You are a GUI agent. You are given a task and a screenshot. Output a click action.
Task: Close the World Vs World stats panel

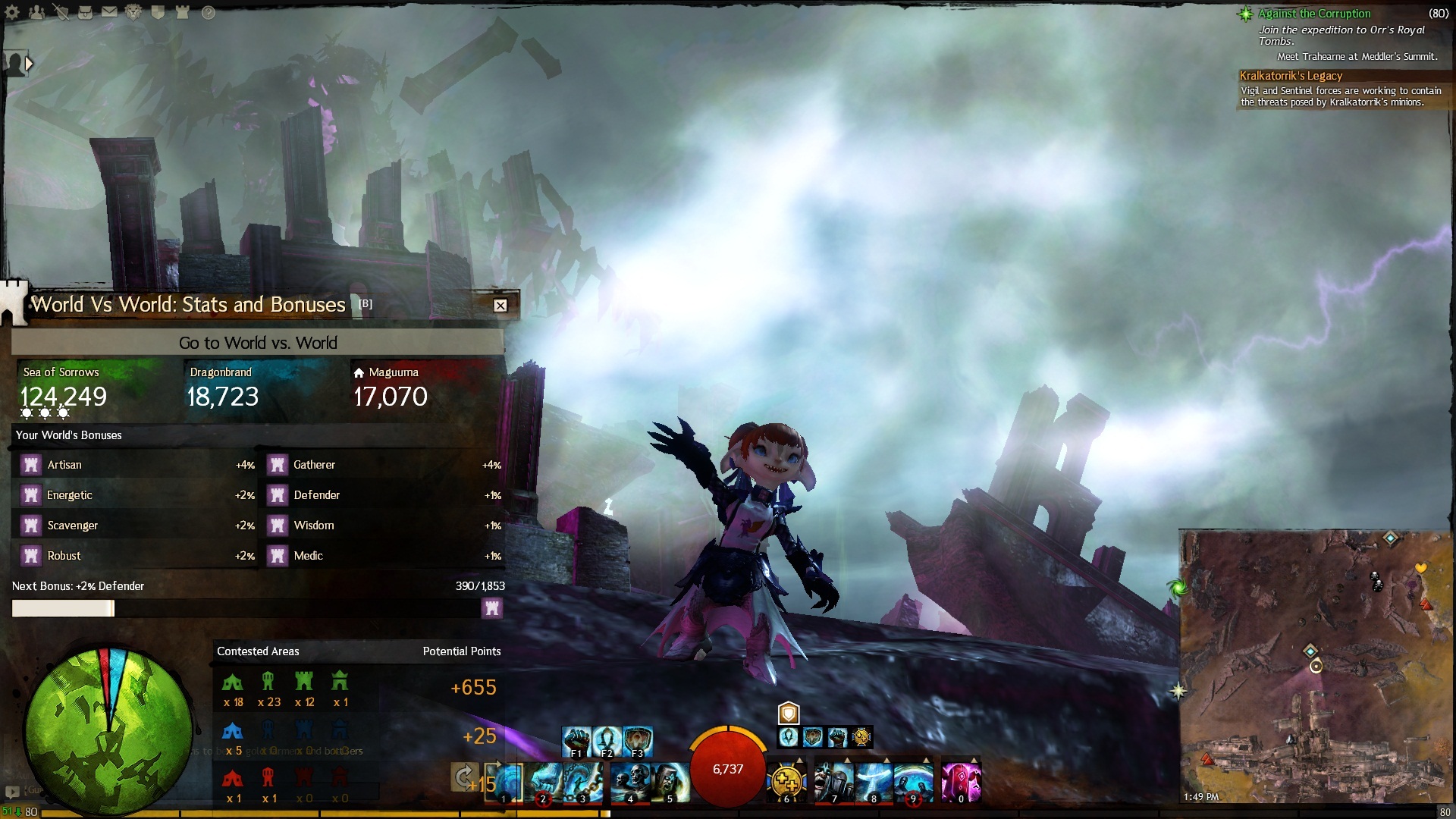500,306
